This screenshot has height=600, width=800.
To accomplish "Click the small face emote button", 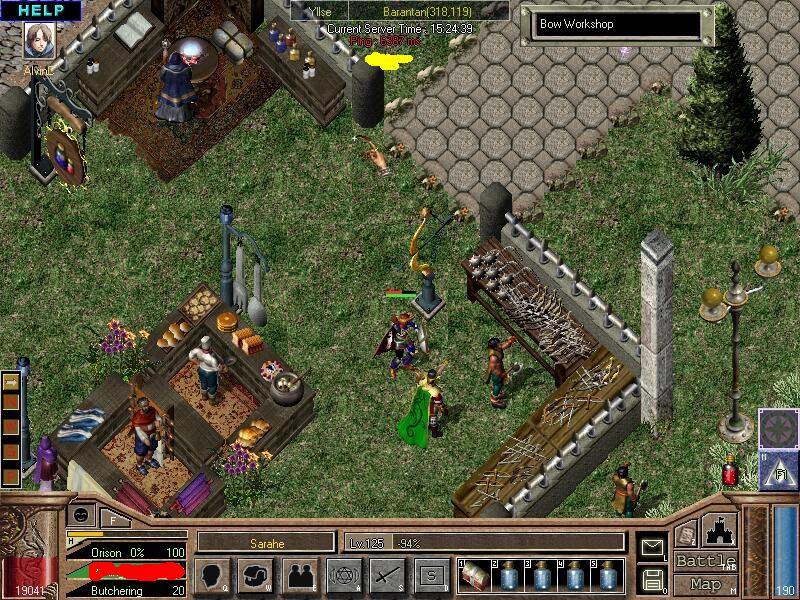I will (x=82, y=514).
